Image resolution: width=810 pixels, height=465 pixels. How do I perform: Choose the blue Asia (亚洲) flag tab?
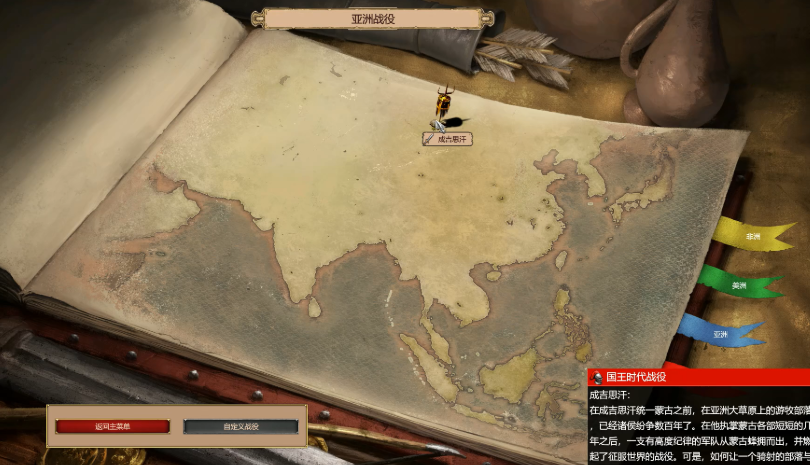[x=719, y=334]
